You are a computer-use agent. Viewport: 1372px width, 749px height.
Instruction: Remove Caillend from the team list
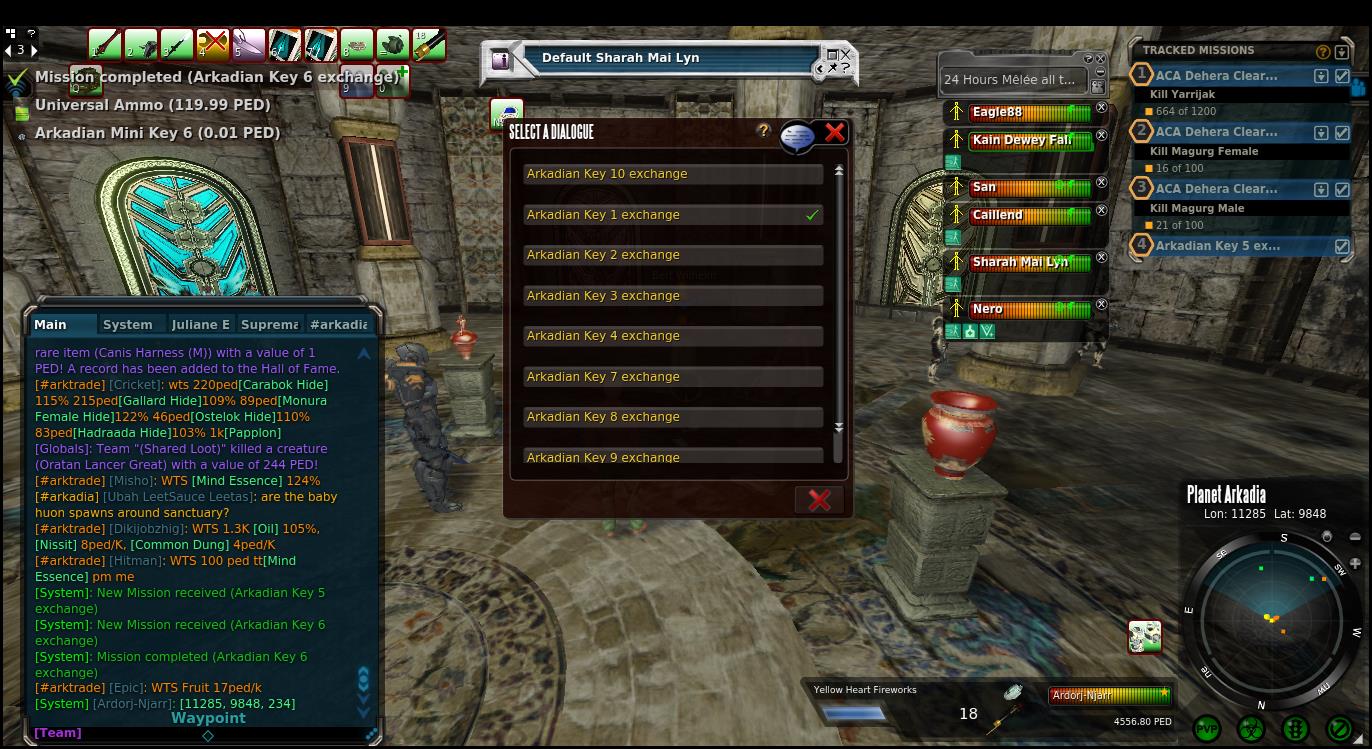[x=1102, y=210]
